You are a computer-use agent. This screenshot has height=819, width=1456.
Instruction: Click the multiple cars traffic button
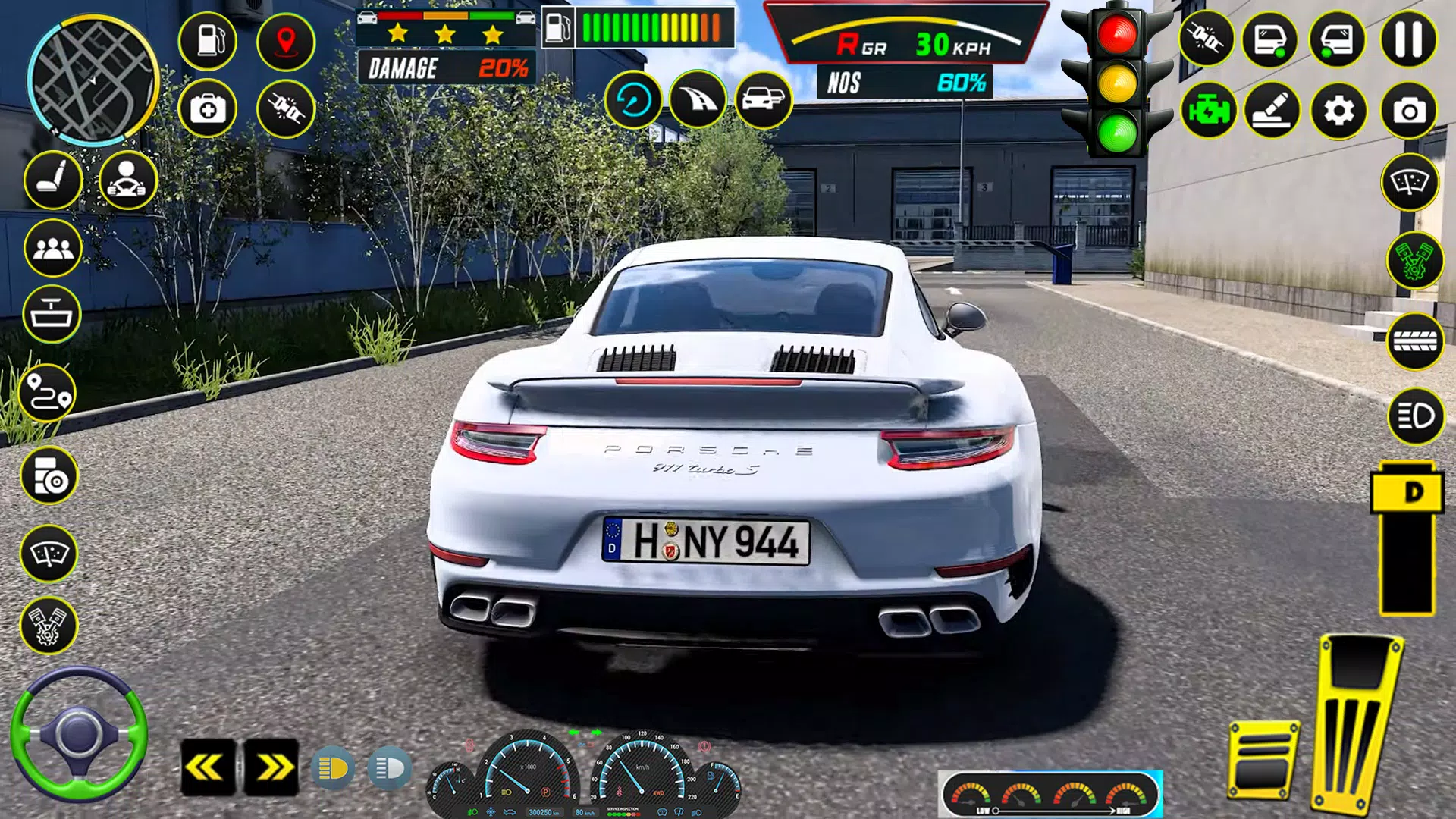(764, 99)
